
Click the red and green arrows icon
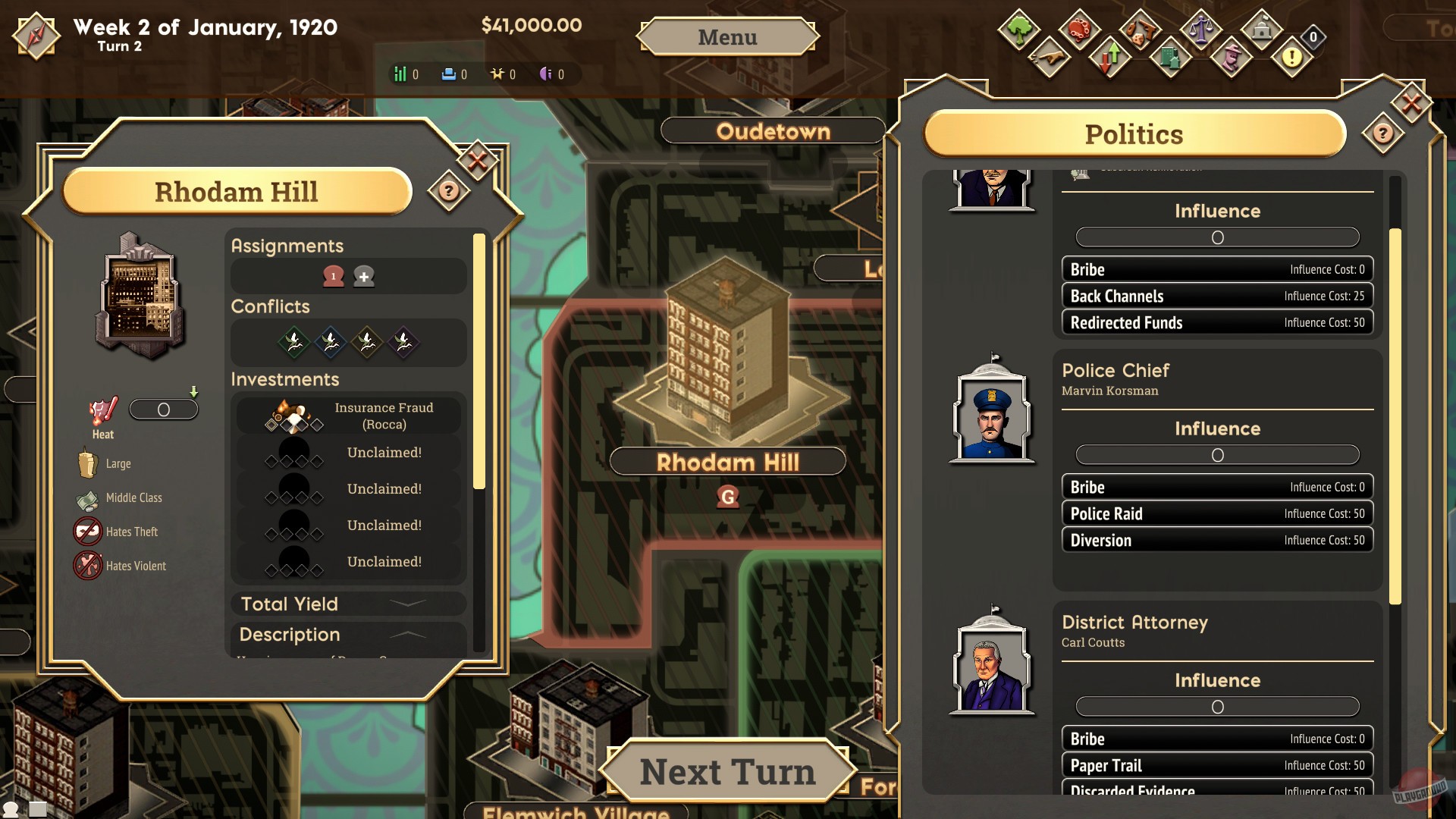(x=1108, y=59)
